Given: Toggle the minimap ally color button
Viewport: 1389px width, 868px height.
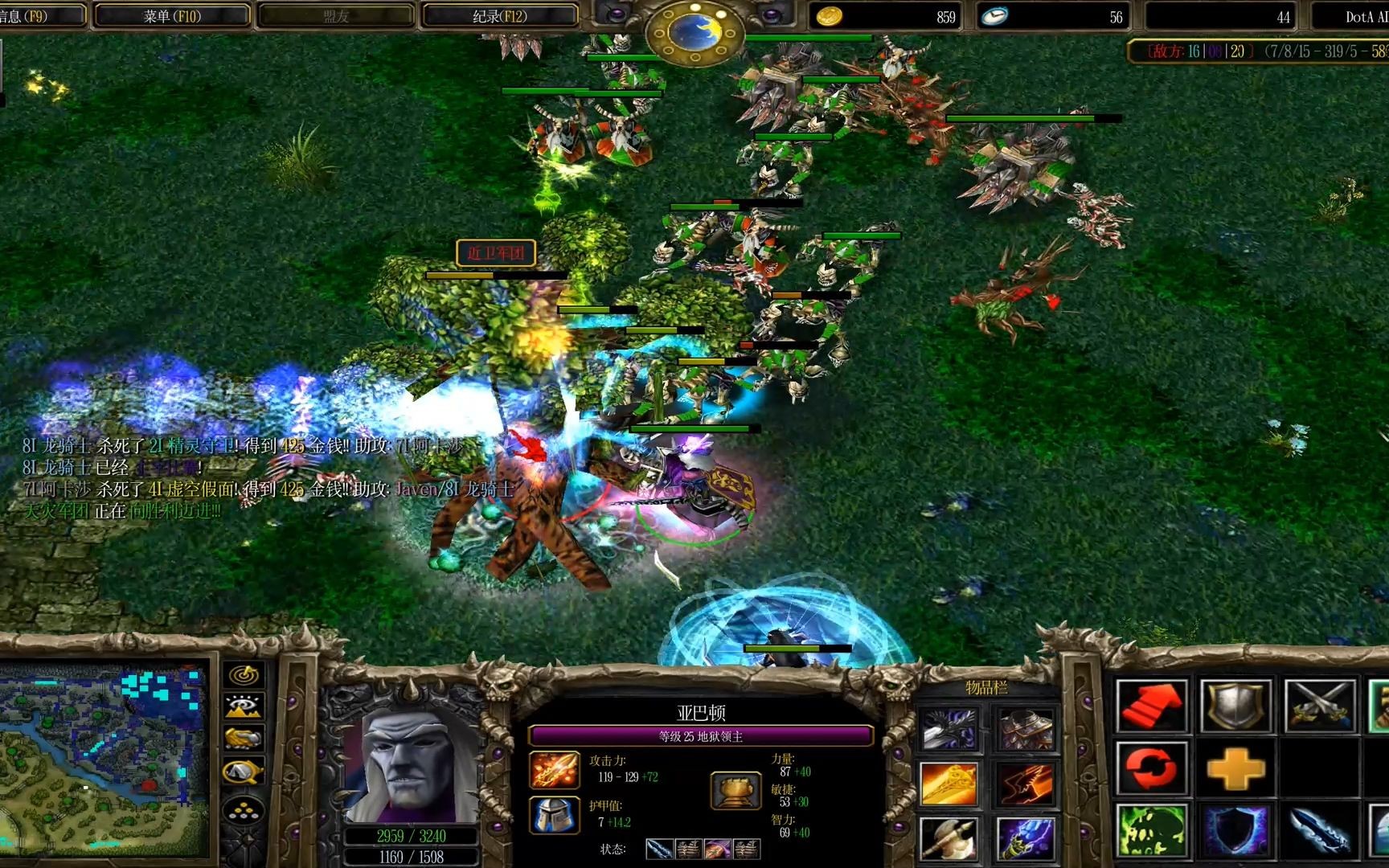Looking at the screenshot, I should tap(244, 739).
